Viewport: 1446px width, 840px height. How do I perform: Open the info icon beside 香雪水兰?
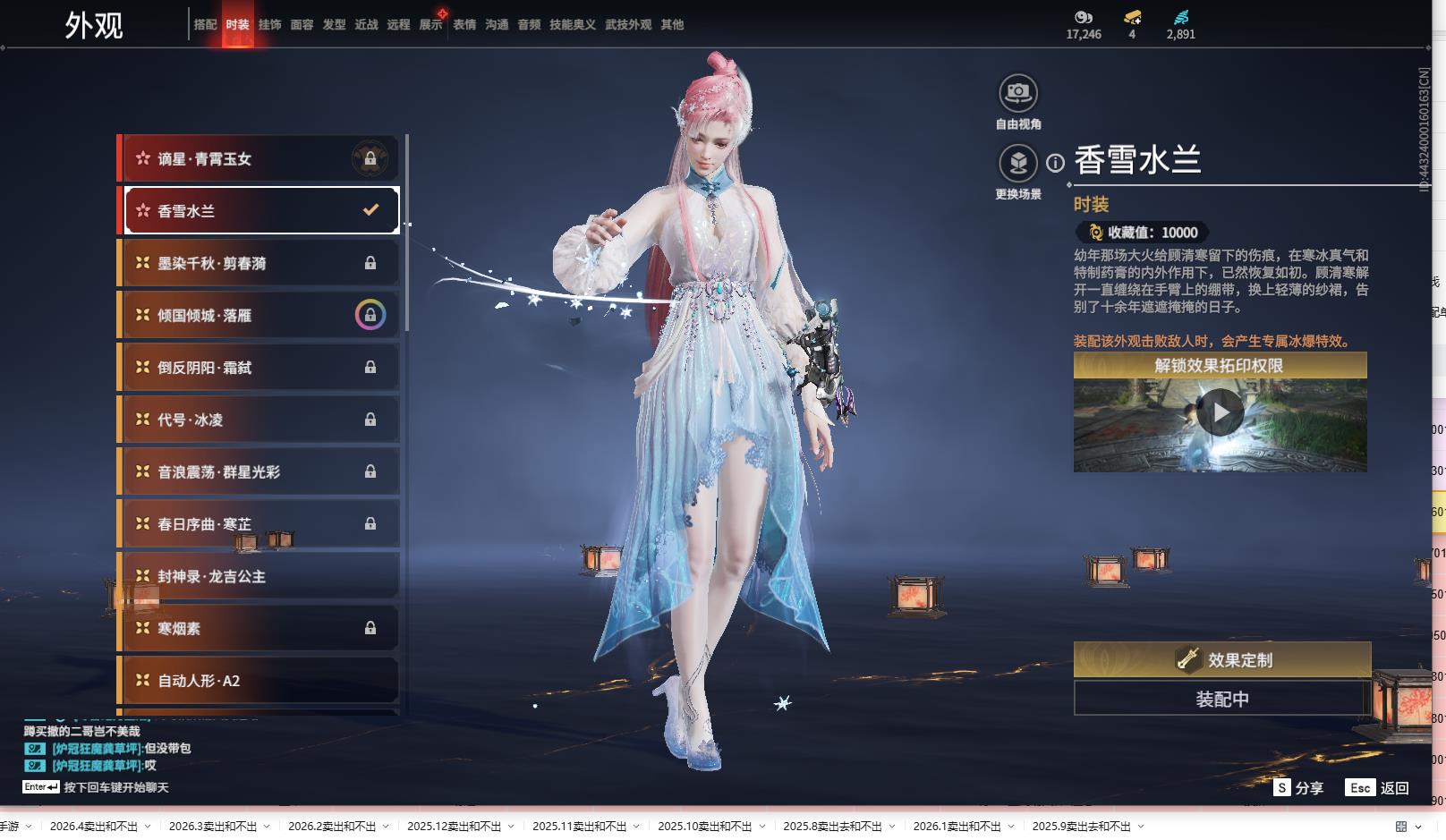1056,163
